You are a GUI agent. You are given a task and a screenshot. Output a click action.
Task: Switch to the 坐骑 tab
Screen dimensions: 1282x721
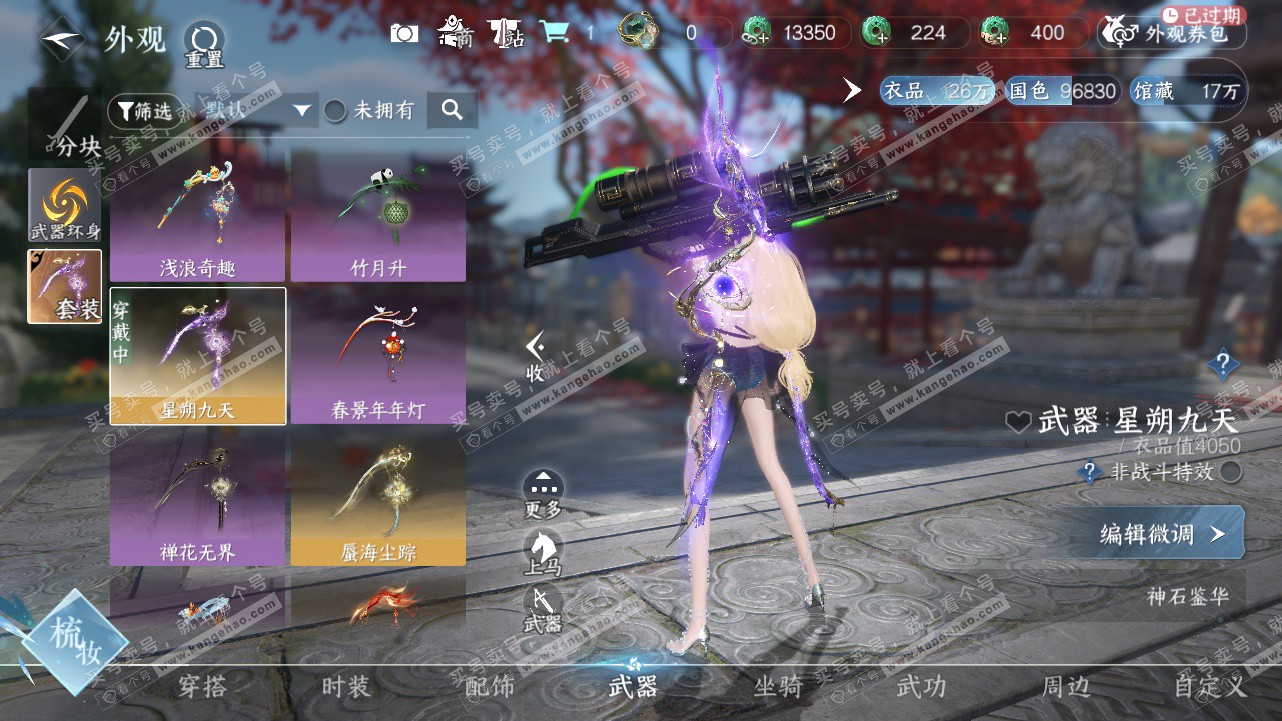point(778,687)
